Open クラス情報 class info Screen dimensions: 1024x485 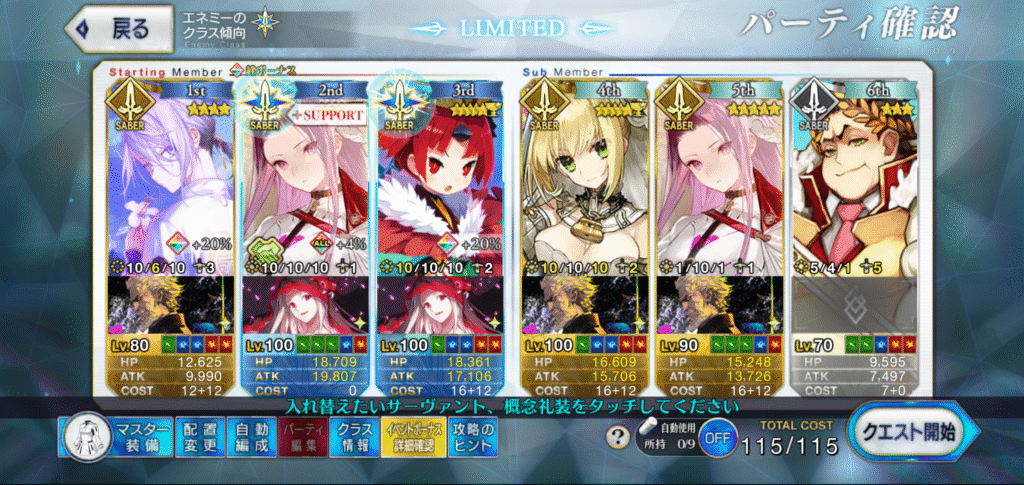point(354,438)
